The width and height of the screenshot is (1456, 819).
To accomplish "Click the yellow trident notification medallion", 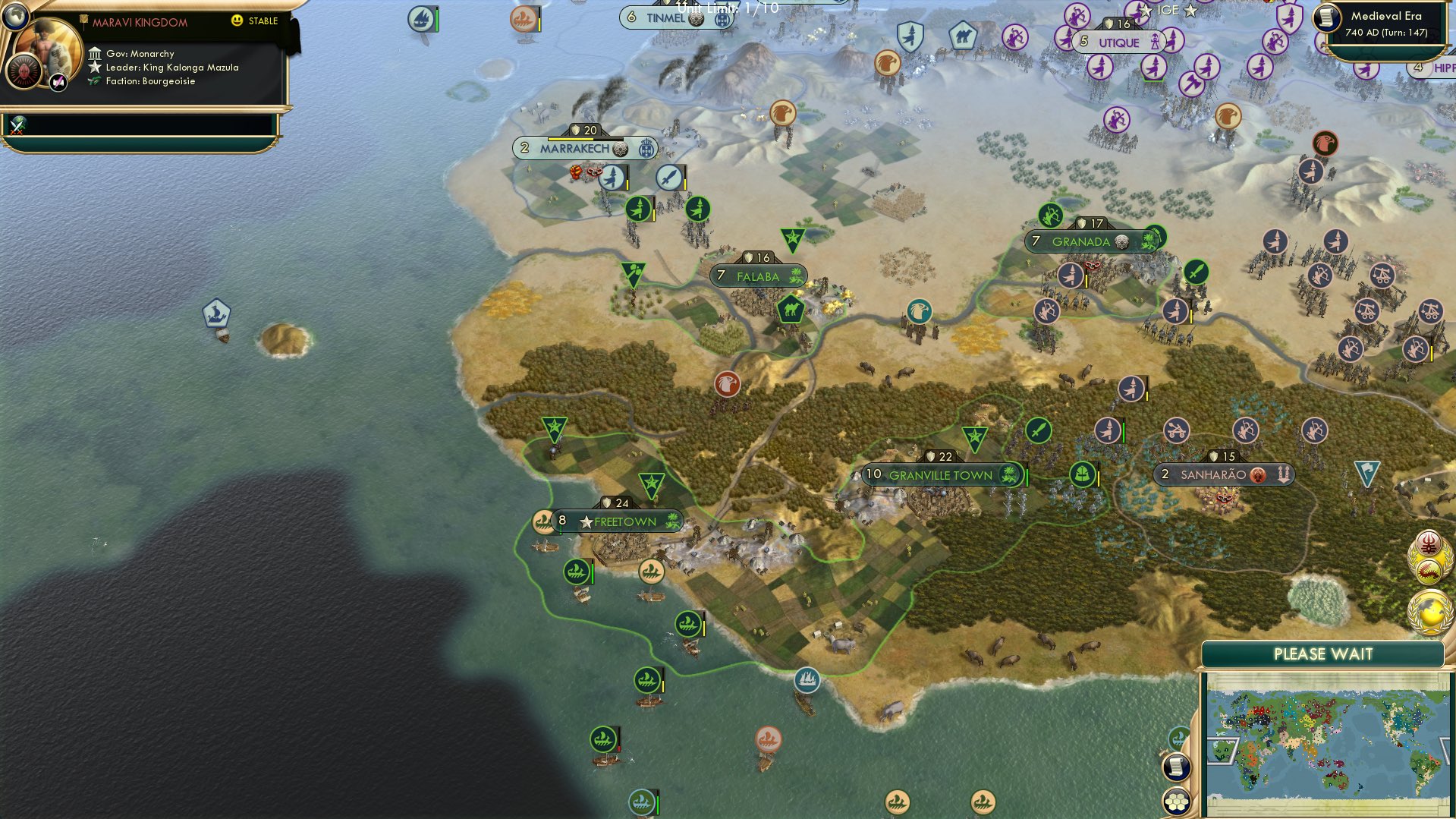I will (x=1429, y=544).
